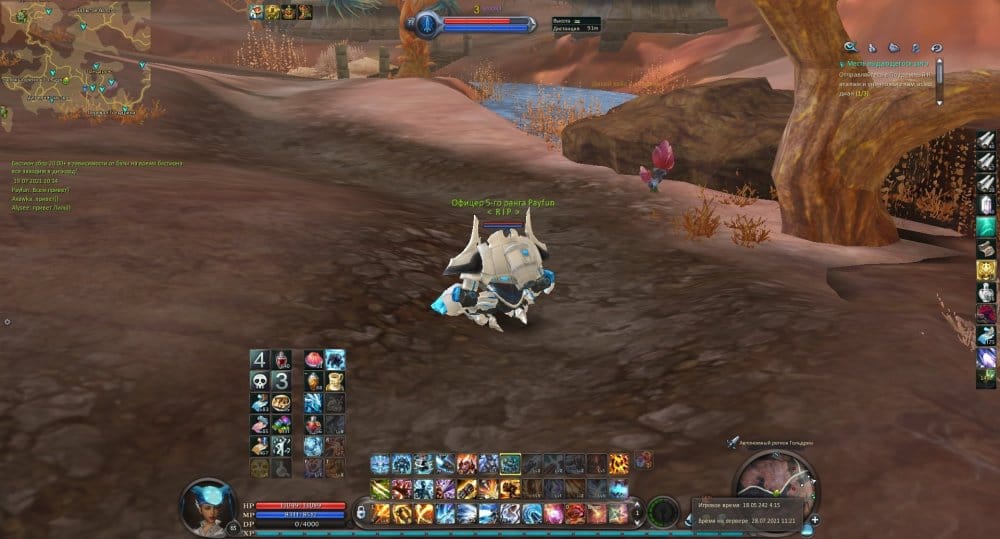
Task: Open the transparent region map overlay
Action: coord(75,60)
